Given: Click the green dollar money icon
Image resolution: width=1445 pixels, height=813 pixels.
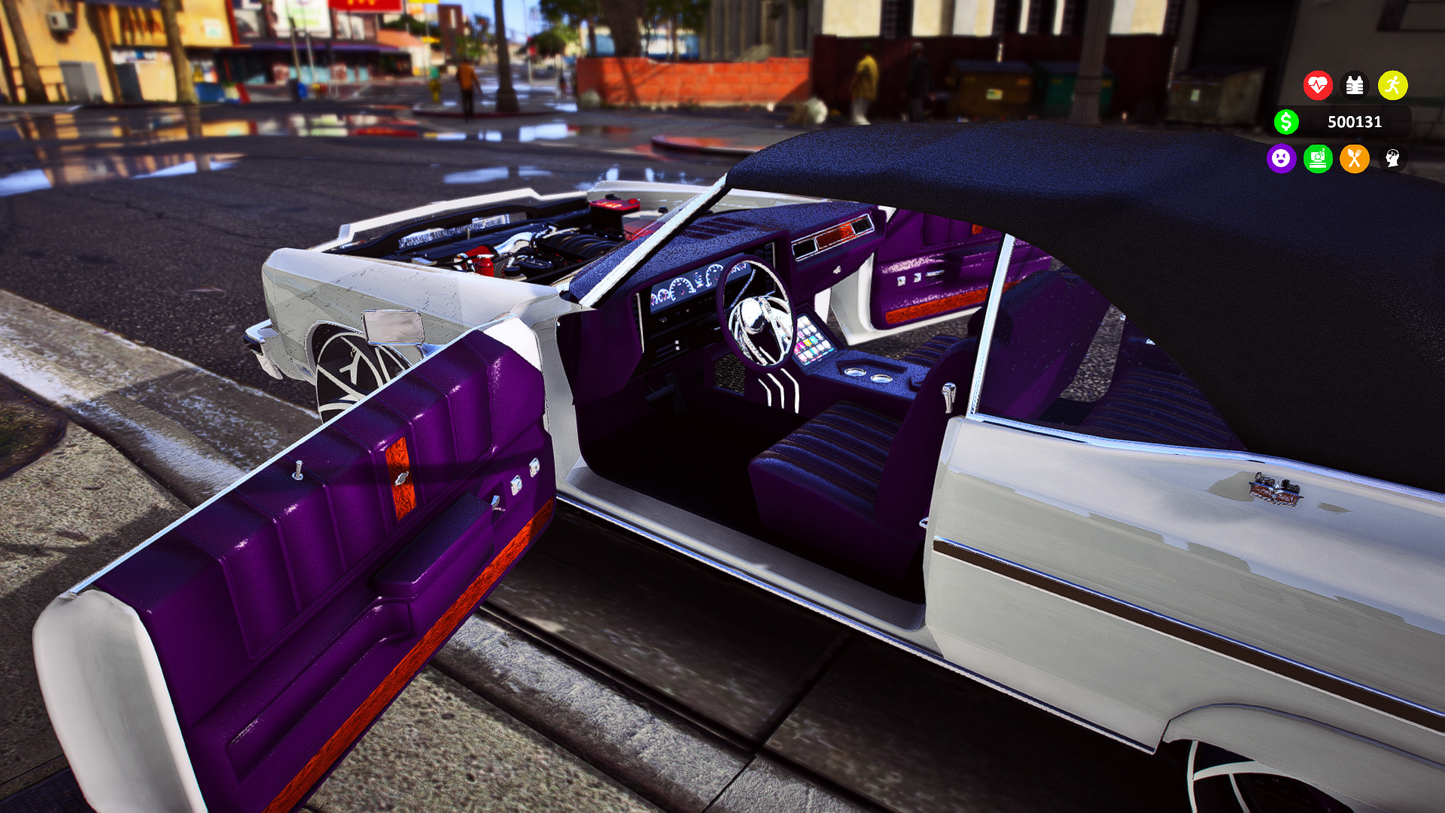Looking at the screenshot, I should tap(1286, 121).
